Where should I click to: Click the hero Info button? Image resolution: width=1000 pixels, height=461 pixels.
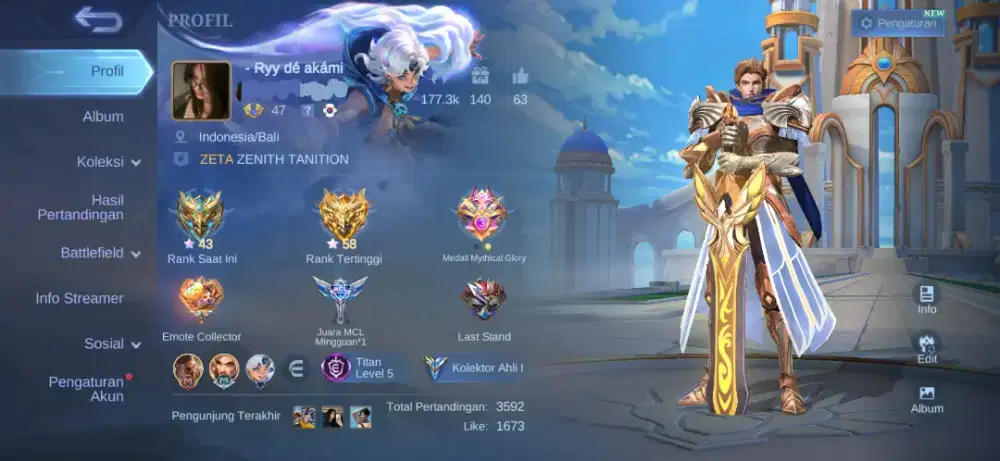[927, 298]
